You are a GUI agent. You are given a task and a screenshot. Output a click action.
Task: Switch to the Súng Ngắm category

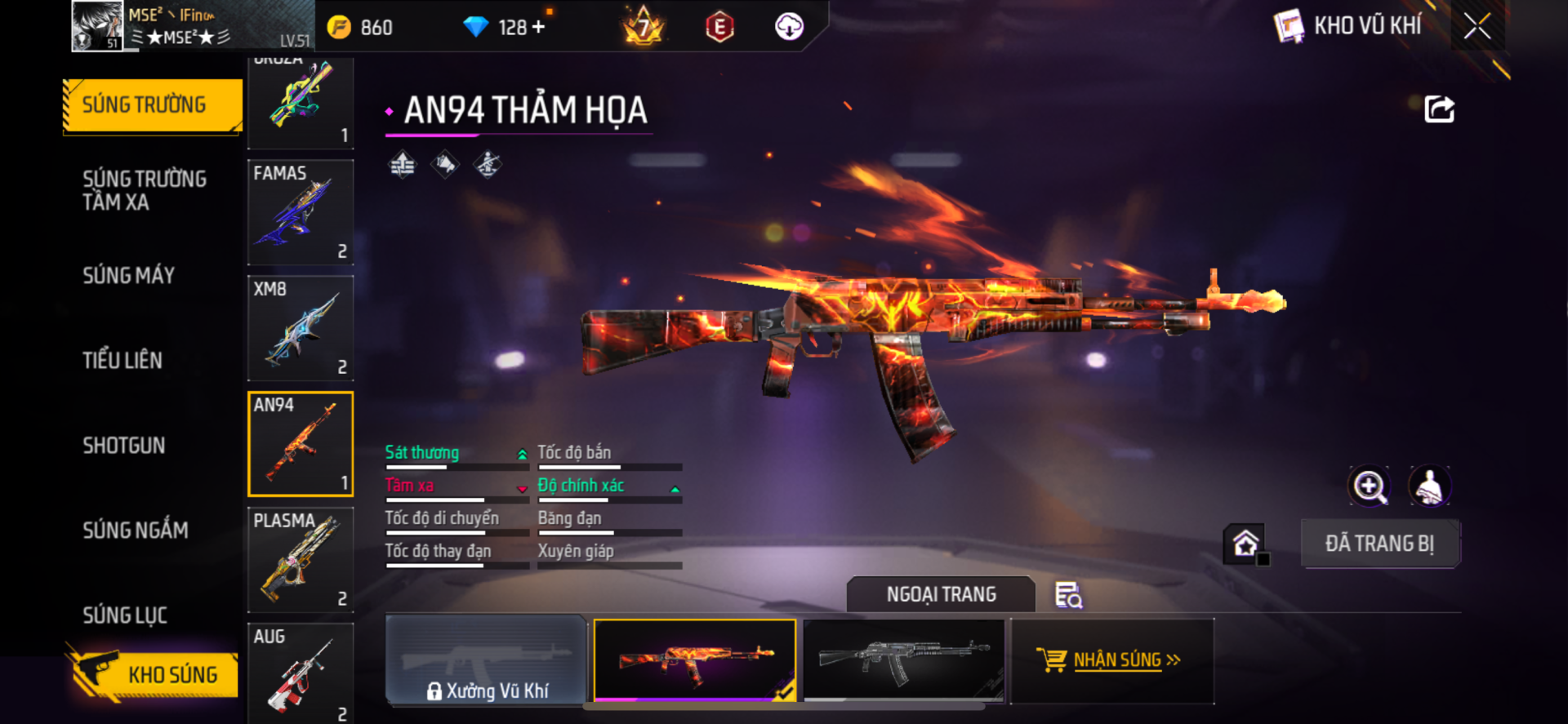tap(136, 531)
